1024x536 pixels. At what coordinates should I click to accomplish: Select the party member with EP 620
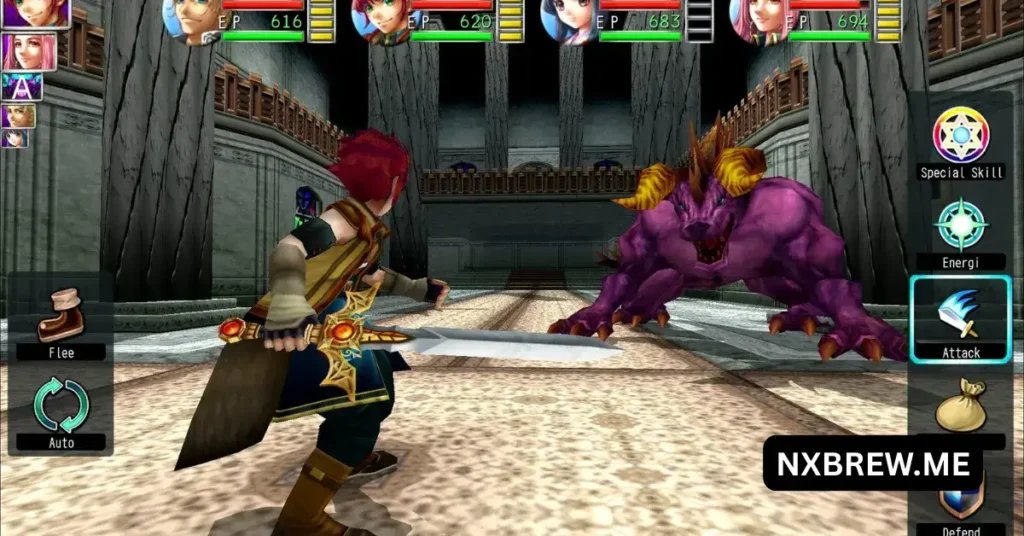point(379,20)
